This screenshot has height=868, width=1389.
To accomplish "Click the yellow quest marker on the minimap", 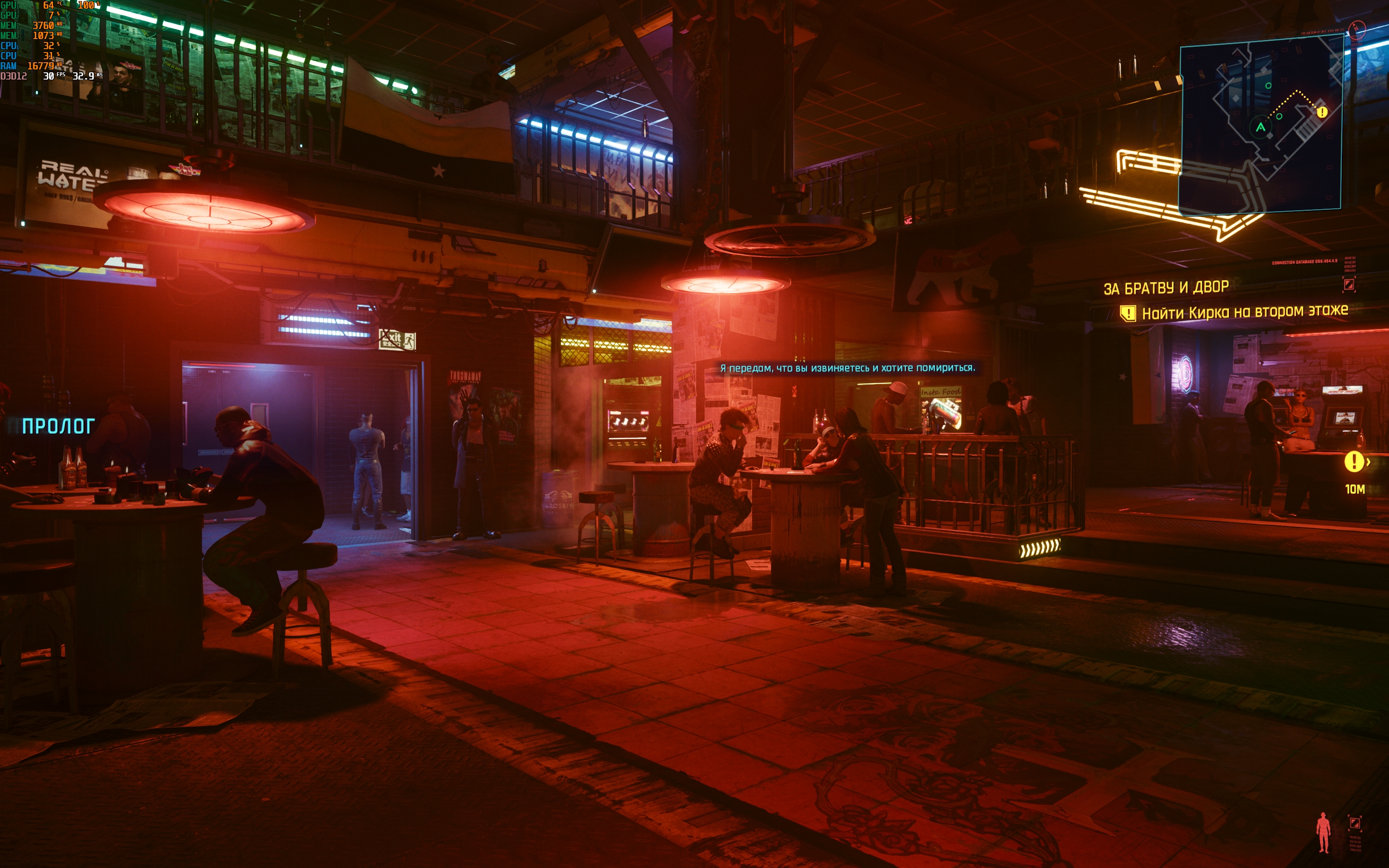I will point(1322,112).
